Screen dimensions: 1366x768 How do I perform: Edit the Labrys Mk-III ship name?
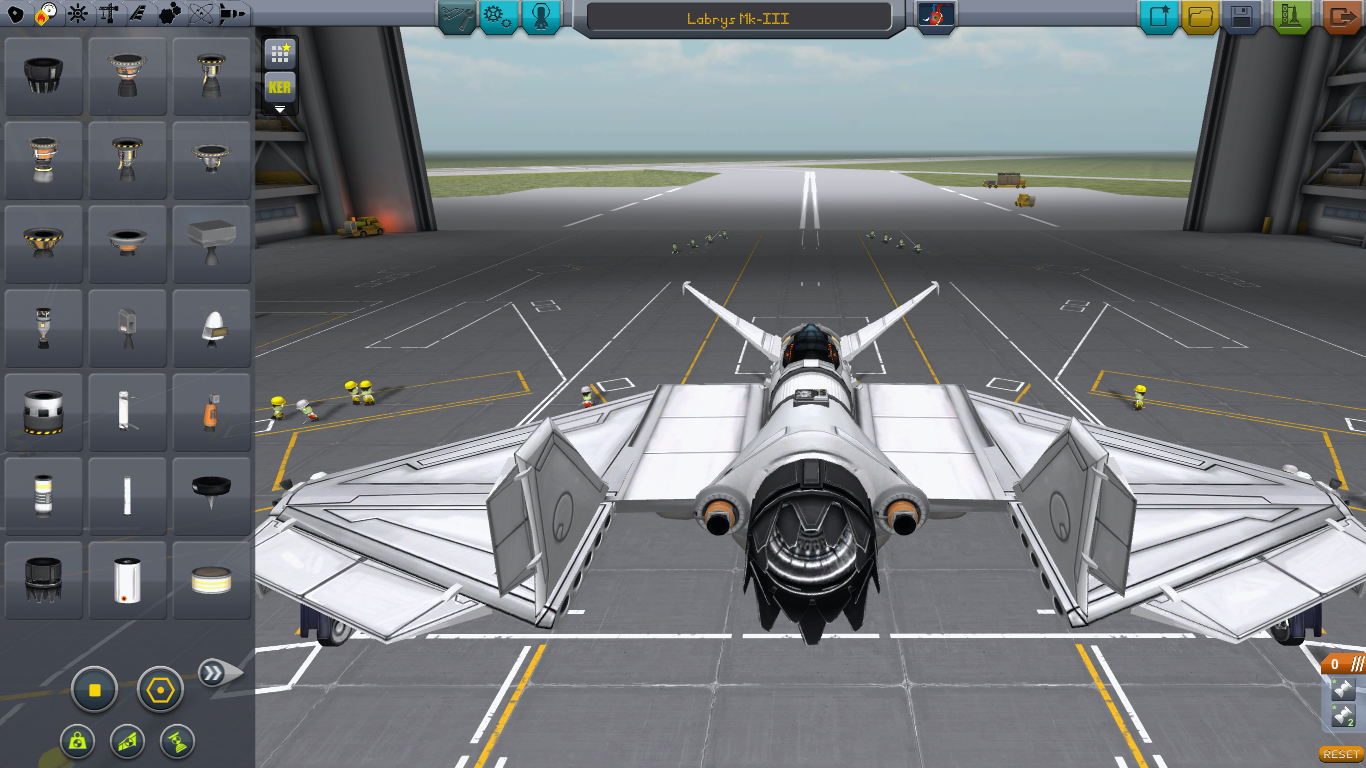point(738,15)
